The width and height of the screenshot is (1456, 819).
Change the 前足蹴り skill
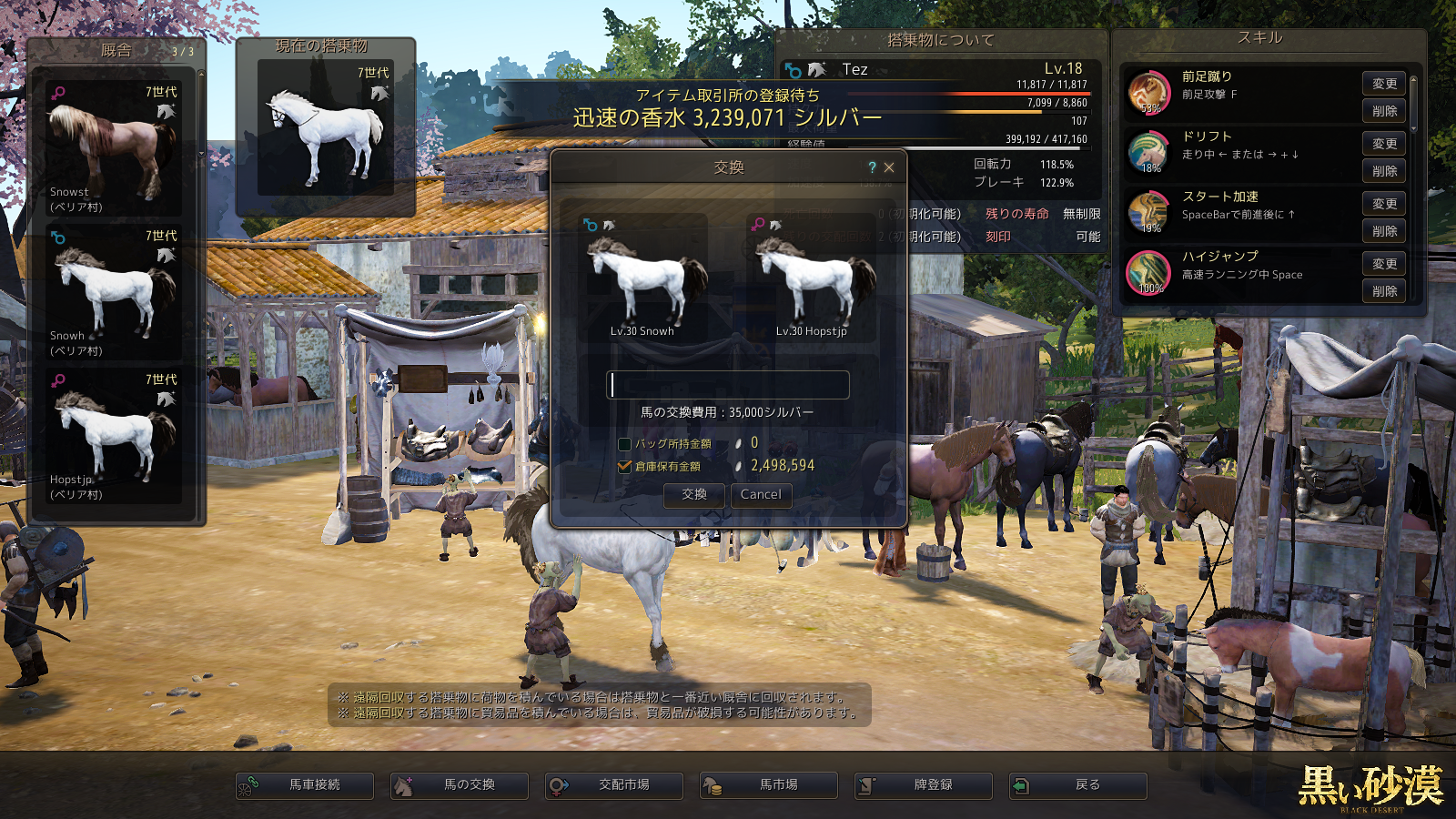coord(1384,84)
